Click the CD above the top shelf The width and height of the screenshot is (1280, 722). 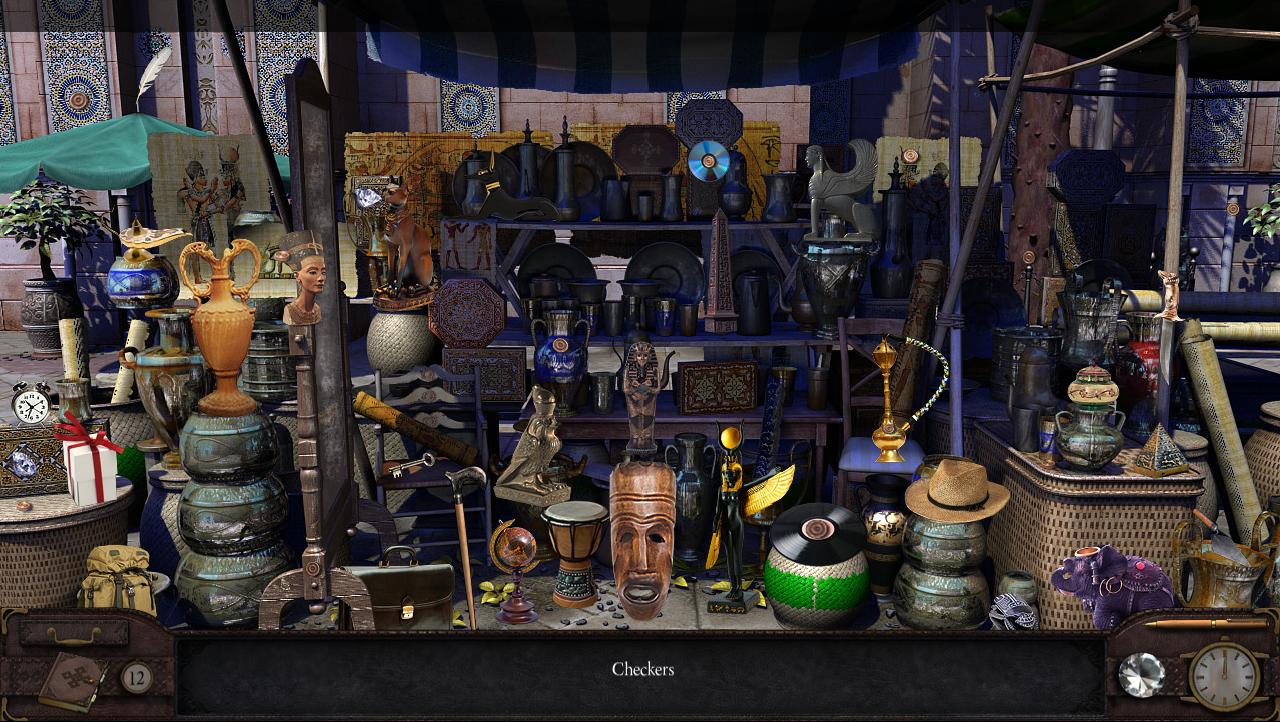click(708, 163)
